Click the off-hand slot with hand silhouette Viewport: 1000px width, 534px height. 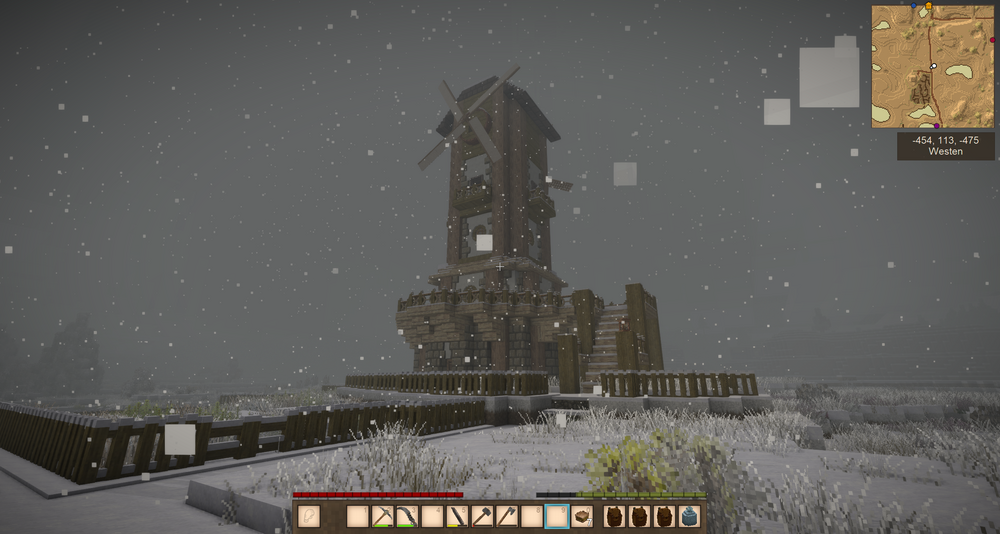(x=309, y=517)
